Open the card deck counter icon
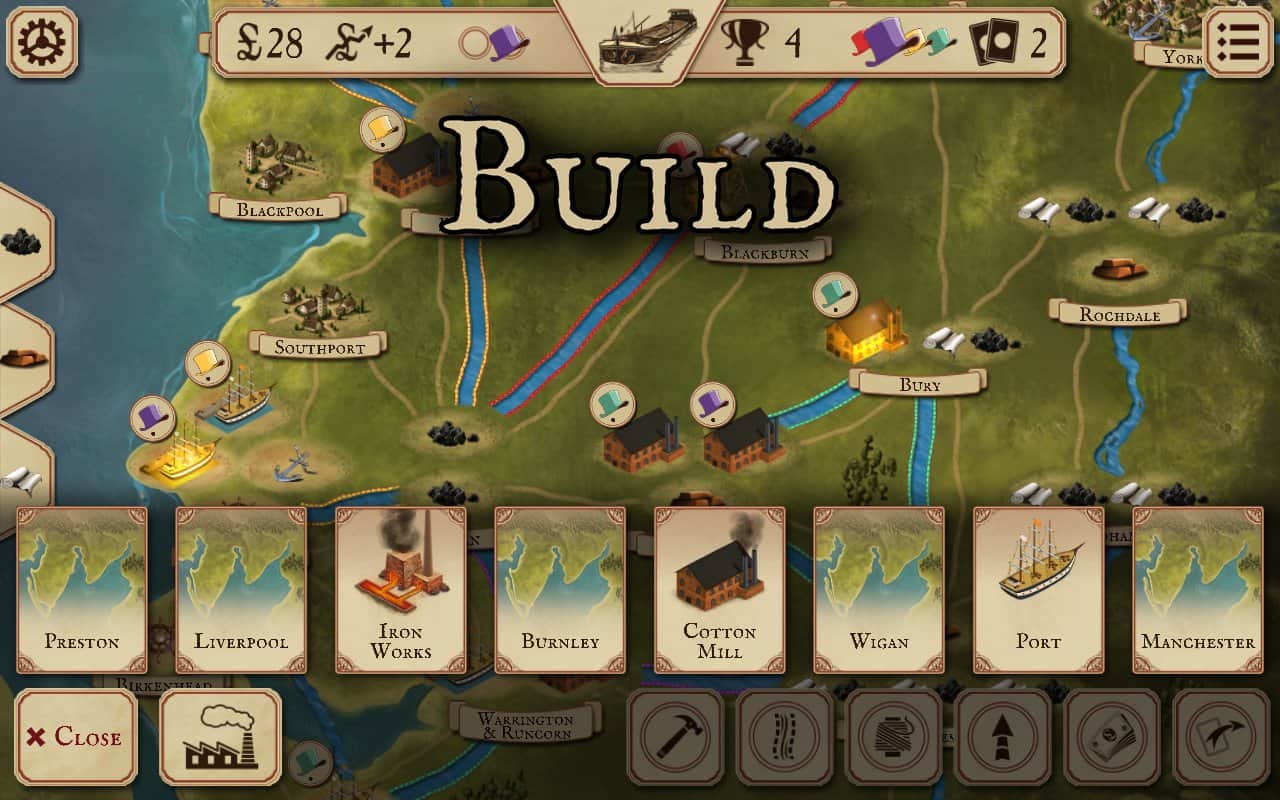 pos(994,43)
